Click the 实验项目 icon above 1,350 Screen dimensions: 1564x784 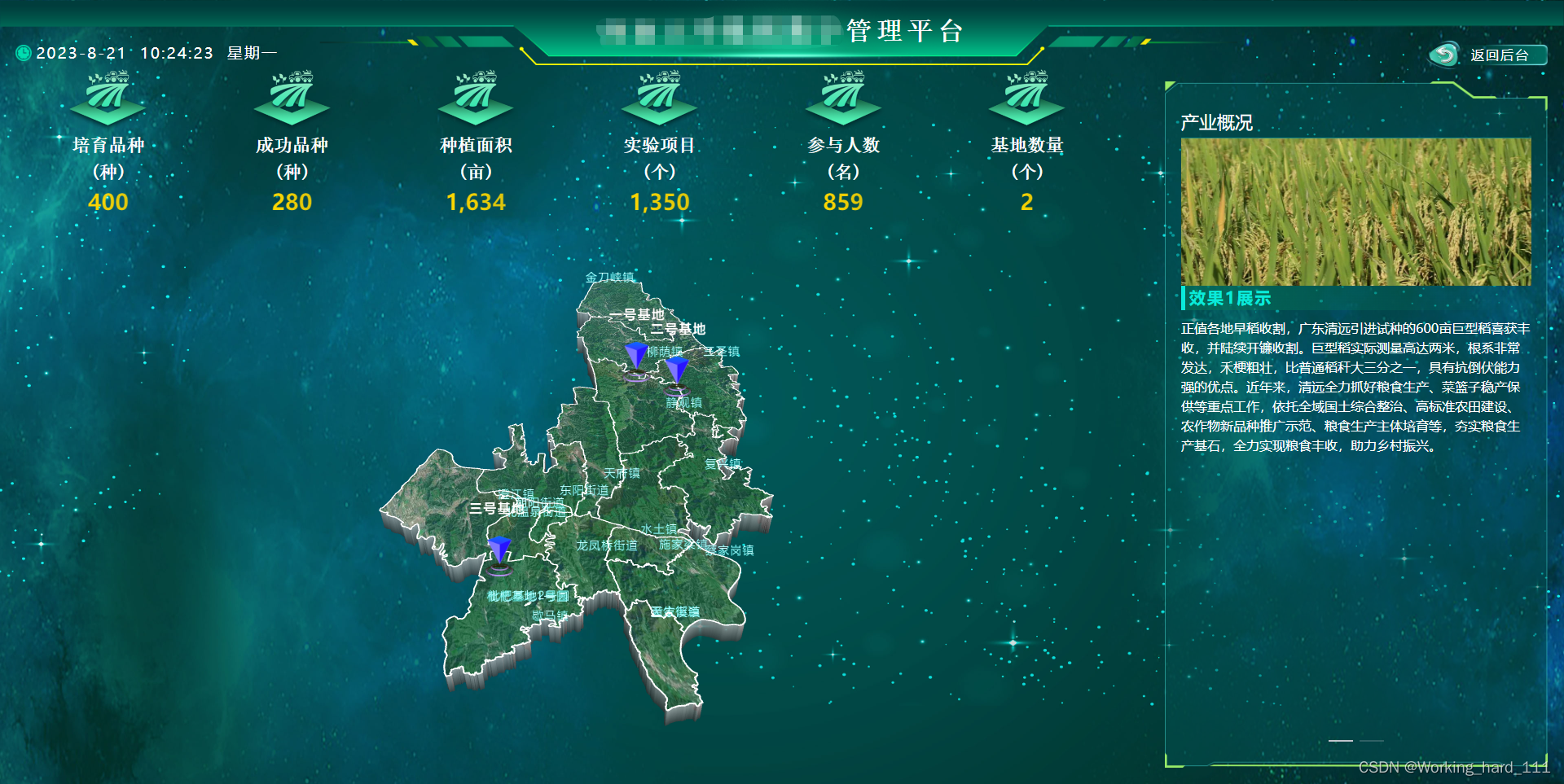click(x=661, y=99)
